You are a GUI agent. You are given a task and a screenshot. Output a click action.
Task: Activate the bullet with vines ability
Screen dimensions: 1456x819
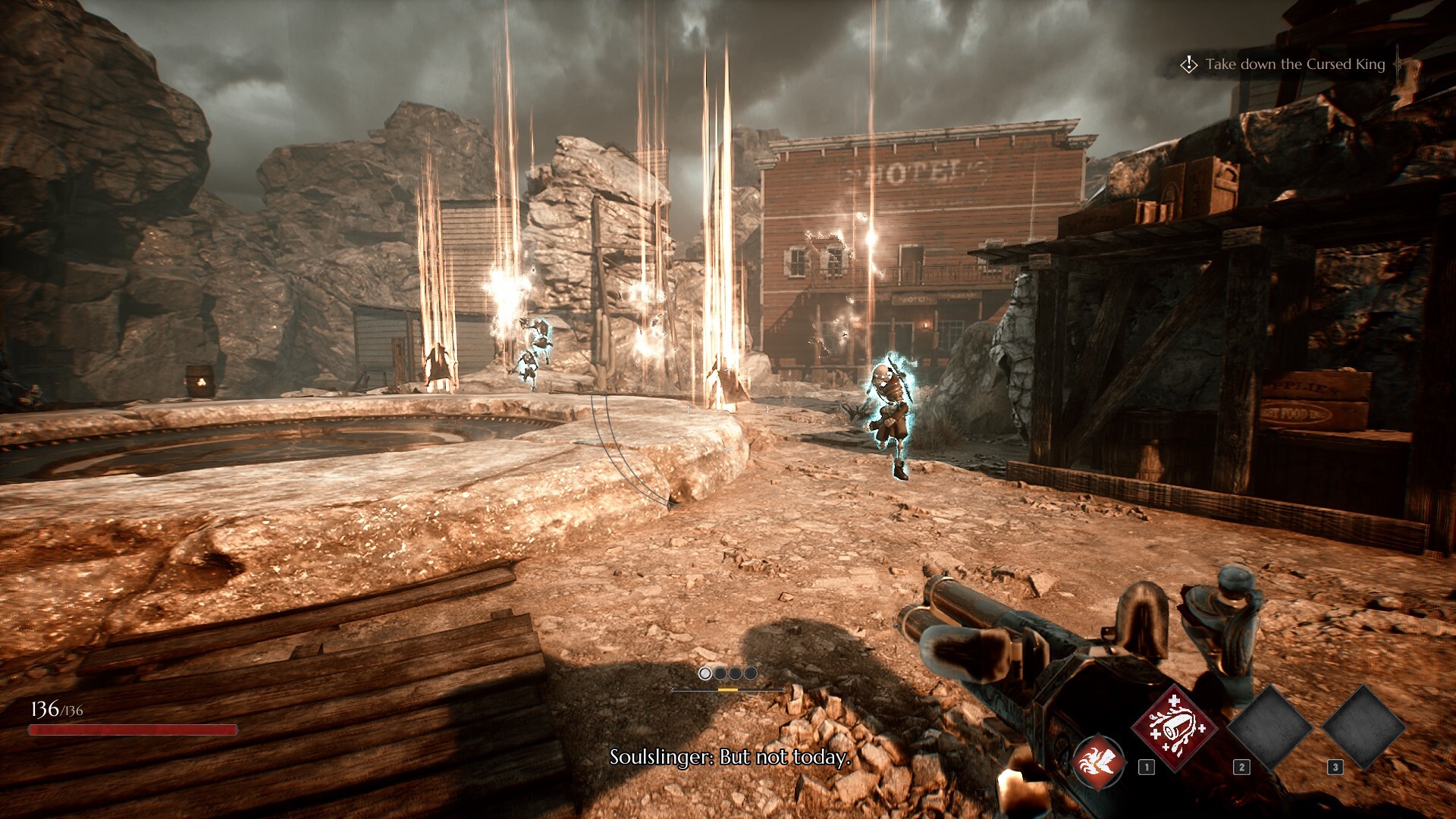pyautogui.click(x=1173, y=727)
